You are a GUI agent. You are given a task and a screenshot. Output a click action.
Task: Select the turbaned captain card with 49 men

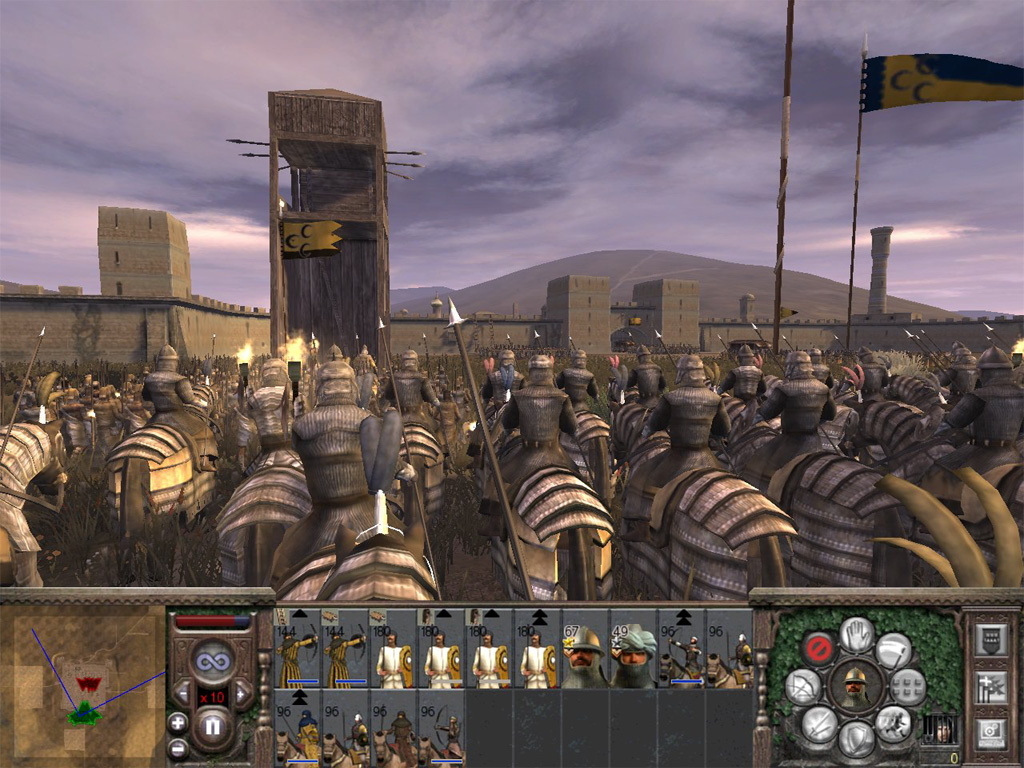point(634,656)
